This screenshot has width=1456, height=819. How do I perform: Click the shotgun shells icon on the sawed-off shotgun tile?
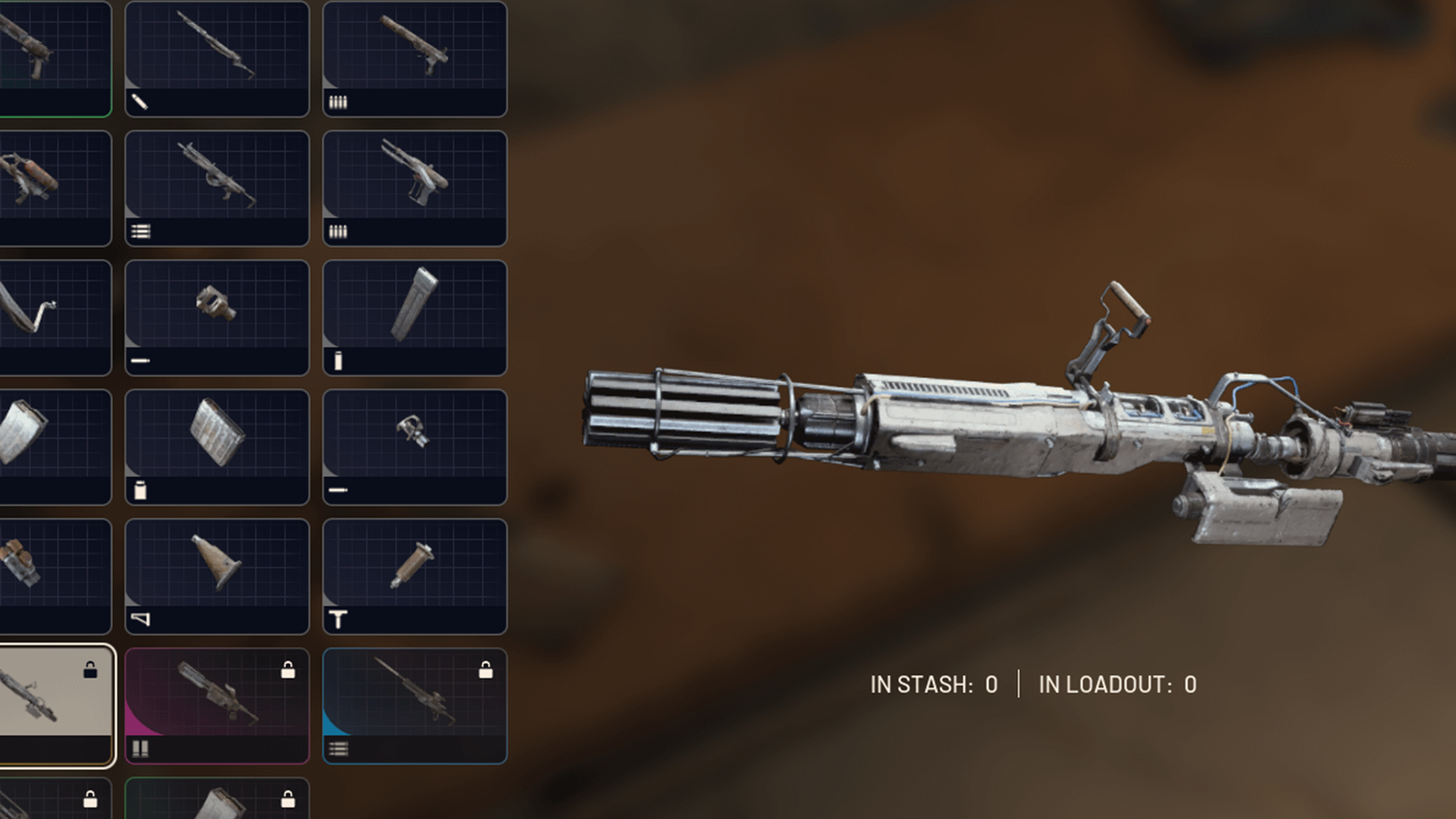(x=337, y=103)
